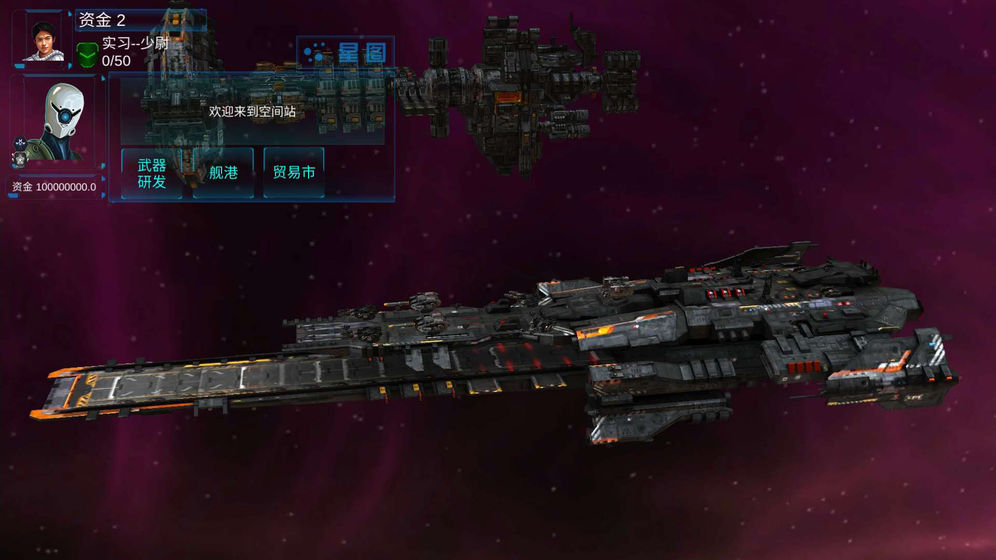The height and width of the screenshot is (560, 996).
Task: Go to the 舰港 ship port
Action: [223, 173]
